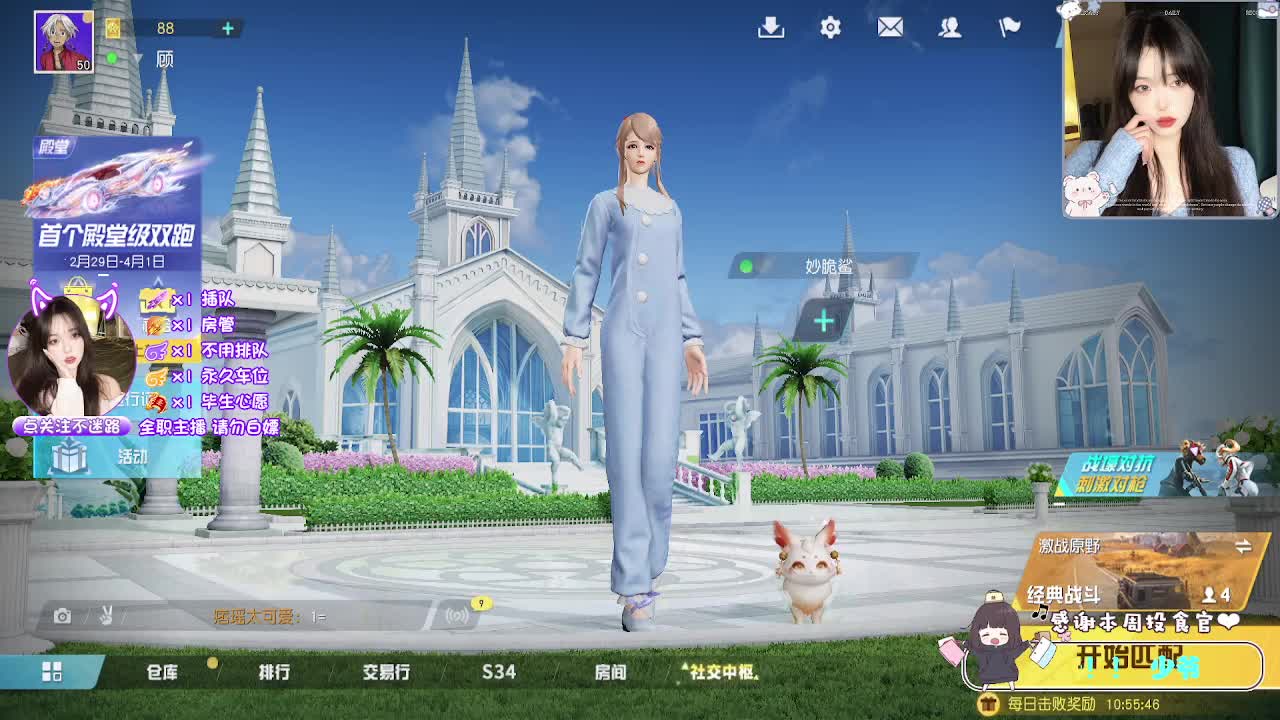
Task: Switch to the 仓库 tab
Action: tap(163, 673)
